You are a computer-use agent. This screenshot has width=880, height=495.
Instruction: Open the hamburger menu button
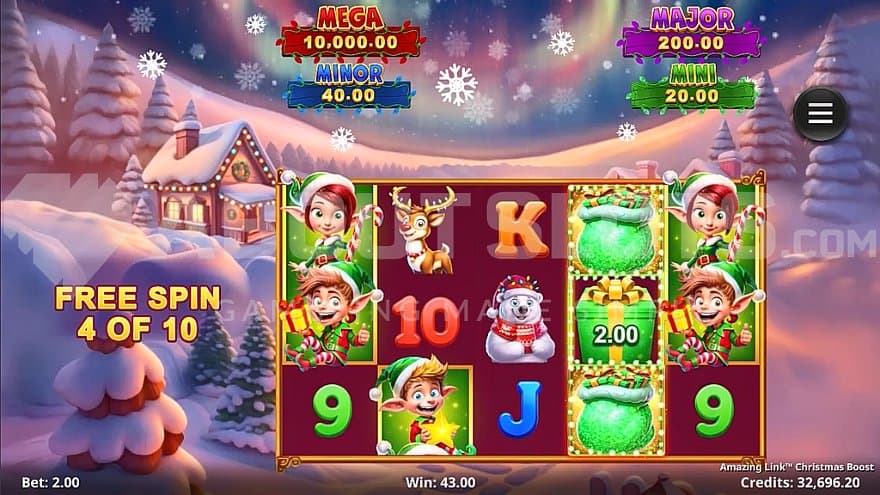820,115
